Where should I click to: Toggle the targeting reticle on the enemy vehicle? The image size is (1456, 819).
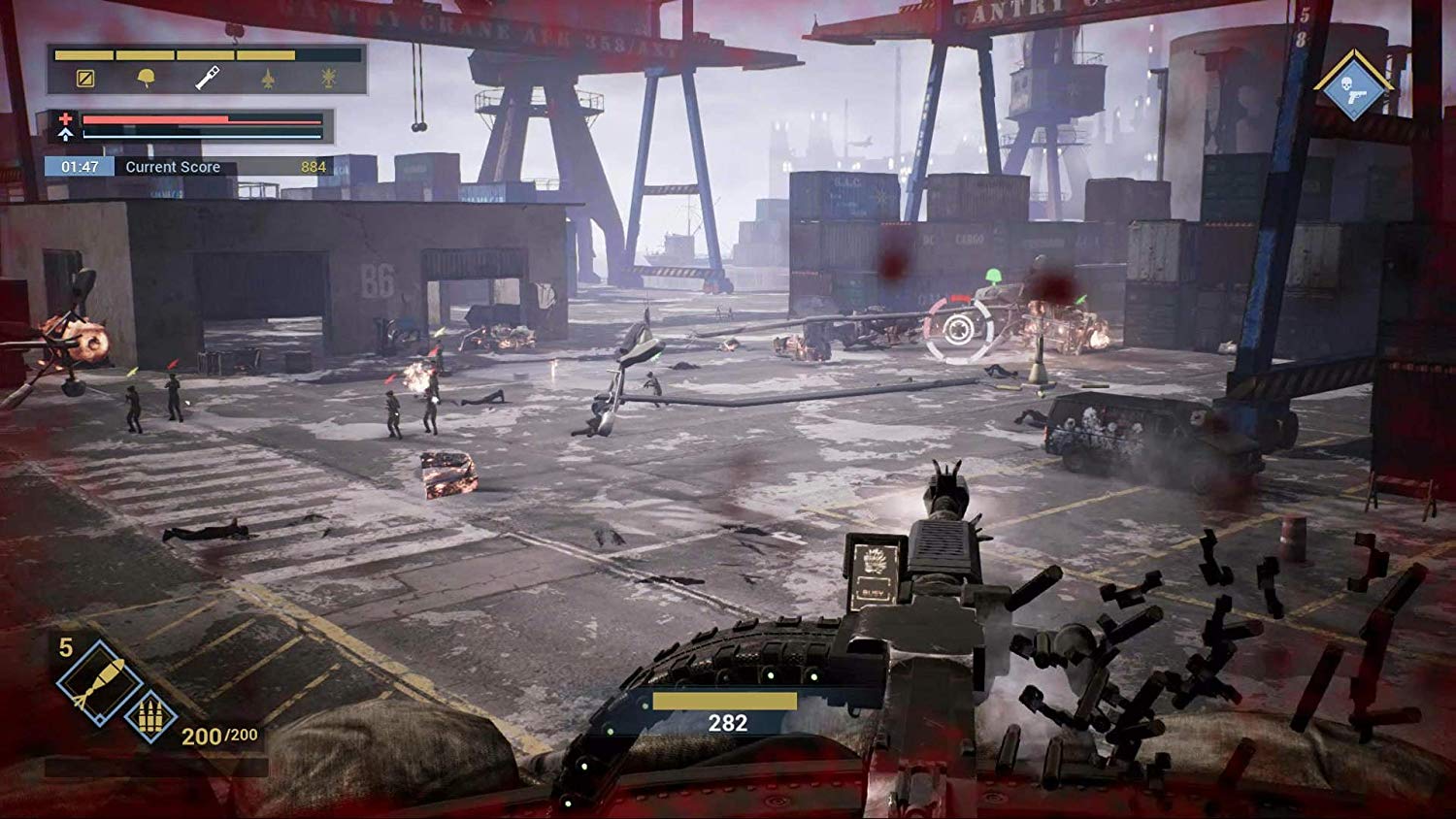click(x=958, y=329)
